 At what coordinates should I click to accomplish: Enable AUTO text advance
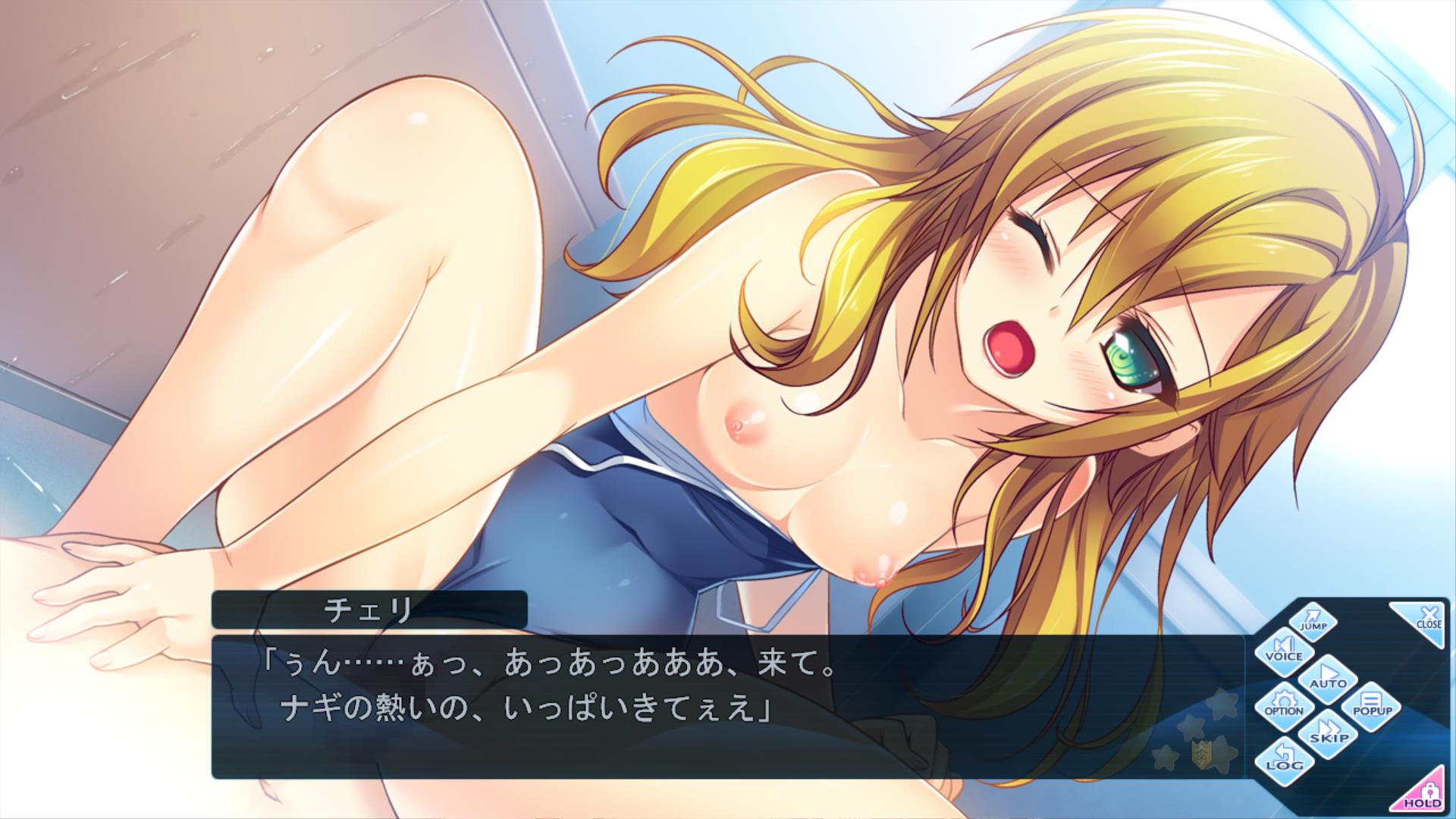[1328, 677]
